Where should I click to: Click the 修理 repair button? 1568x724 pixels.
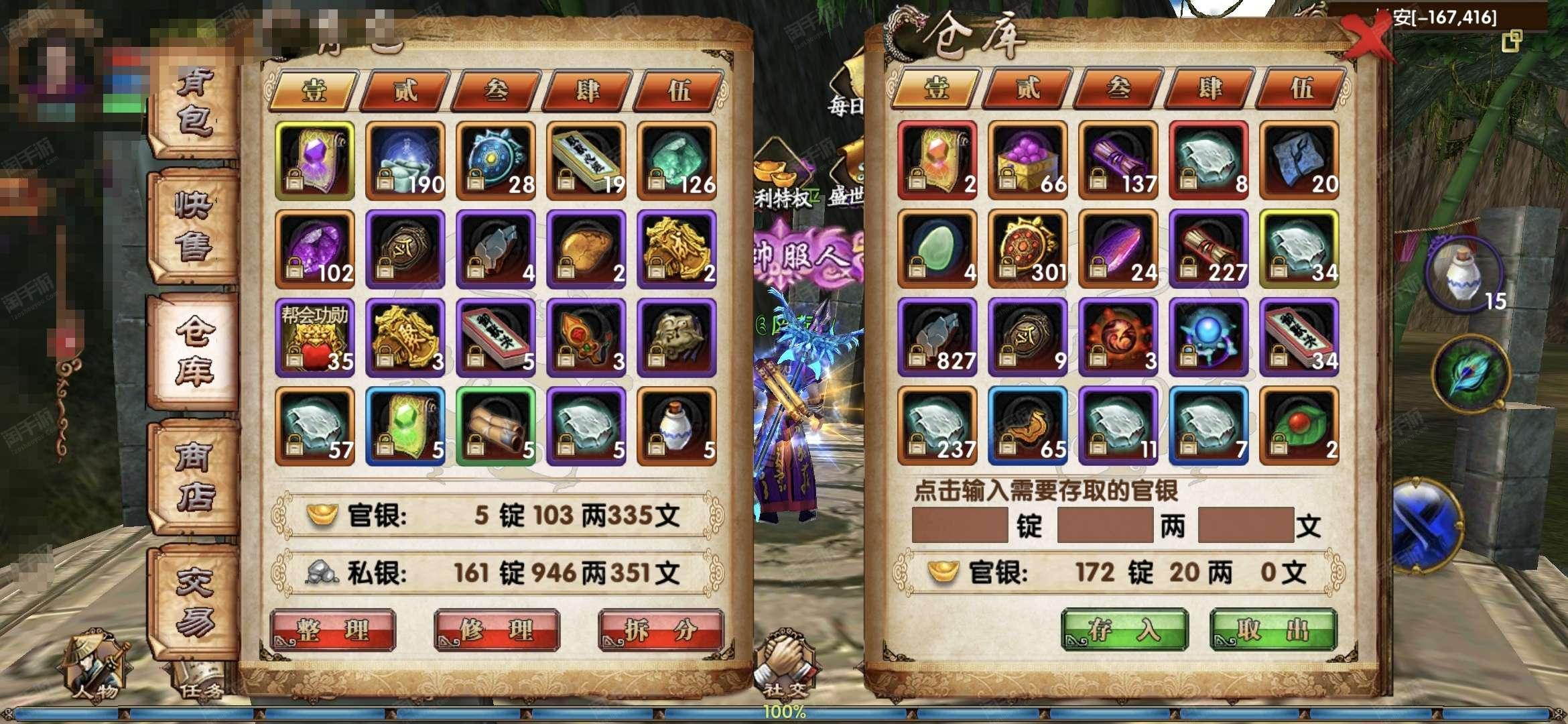497,630
